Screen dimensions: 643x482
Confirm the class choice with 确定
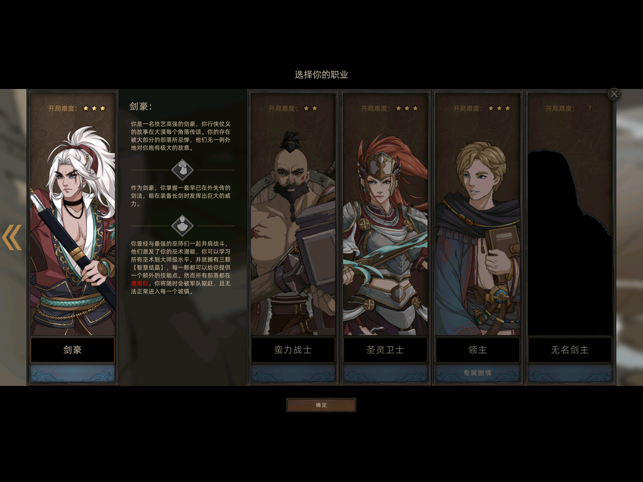tap(321, 405)
